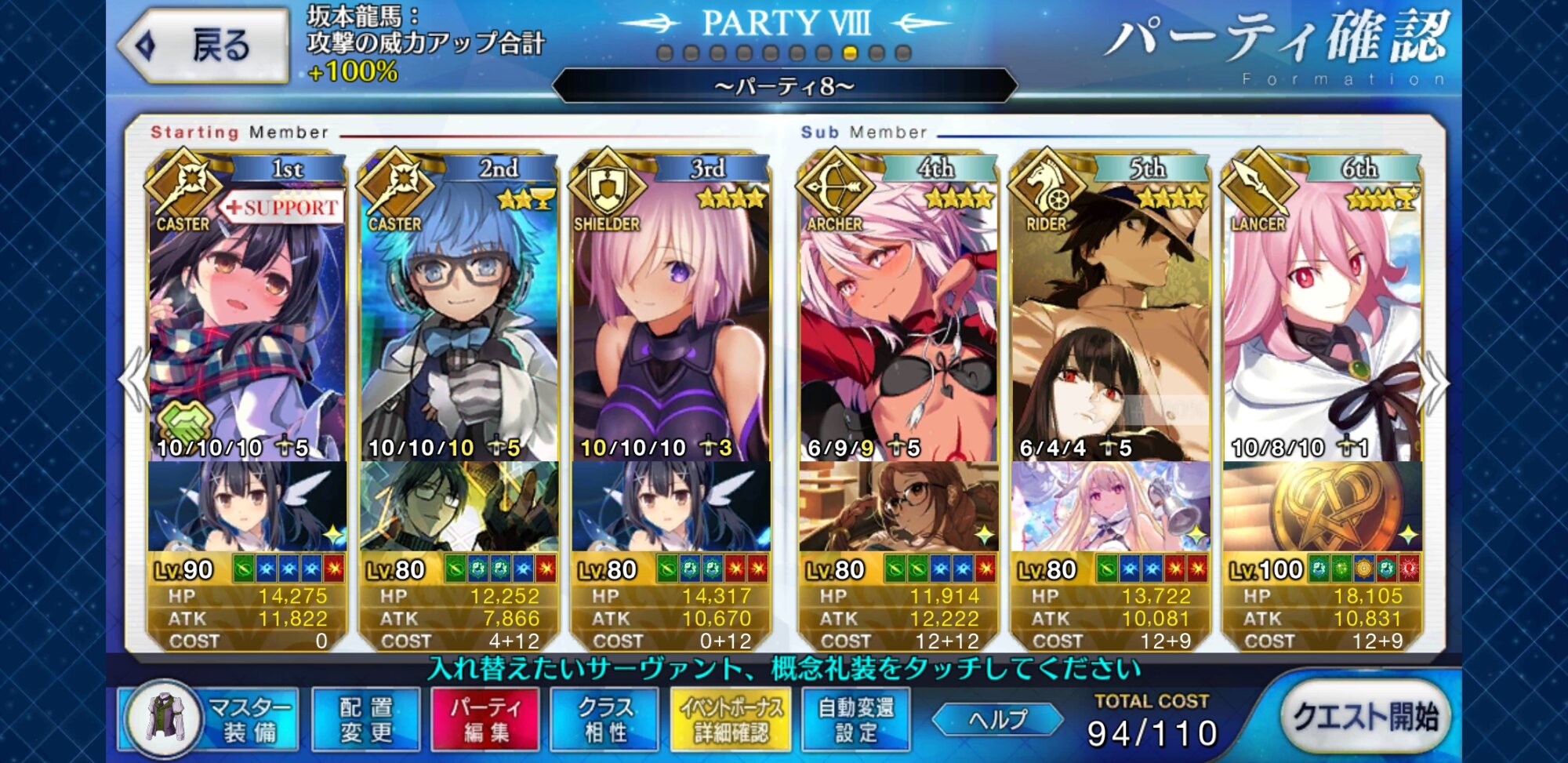Viewport: 1568px width, 763px height.
Task: Open the ヘルプ help button
Action: point(997,719)
